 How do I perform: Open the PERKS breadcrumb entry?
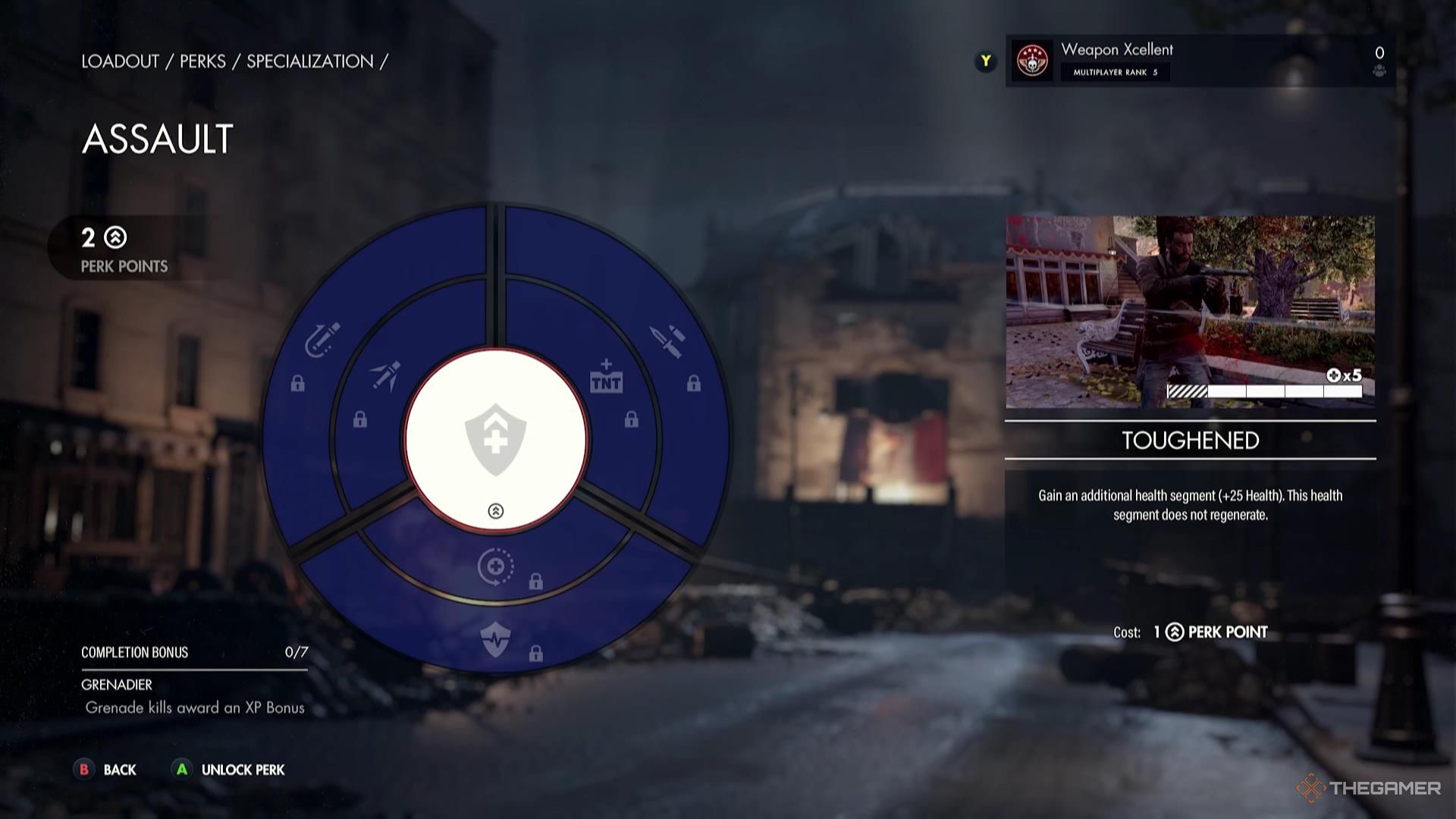point(202,61)
